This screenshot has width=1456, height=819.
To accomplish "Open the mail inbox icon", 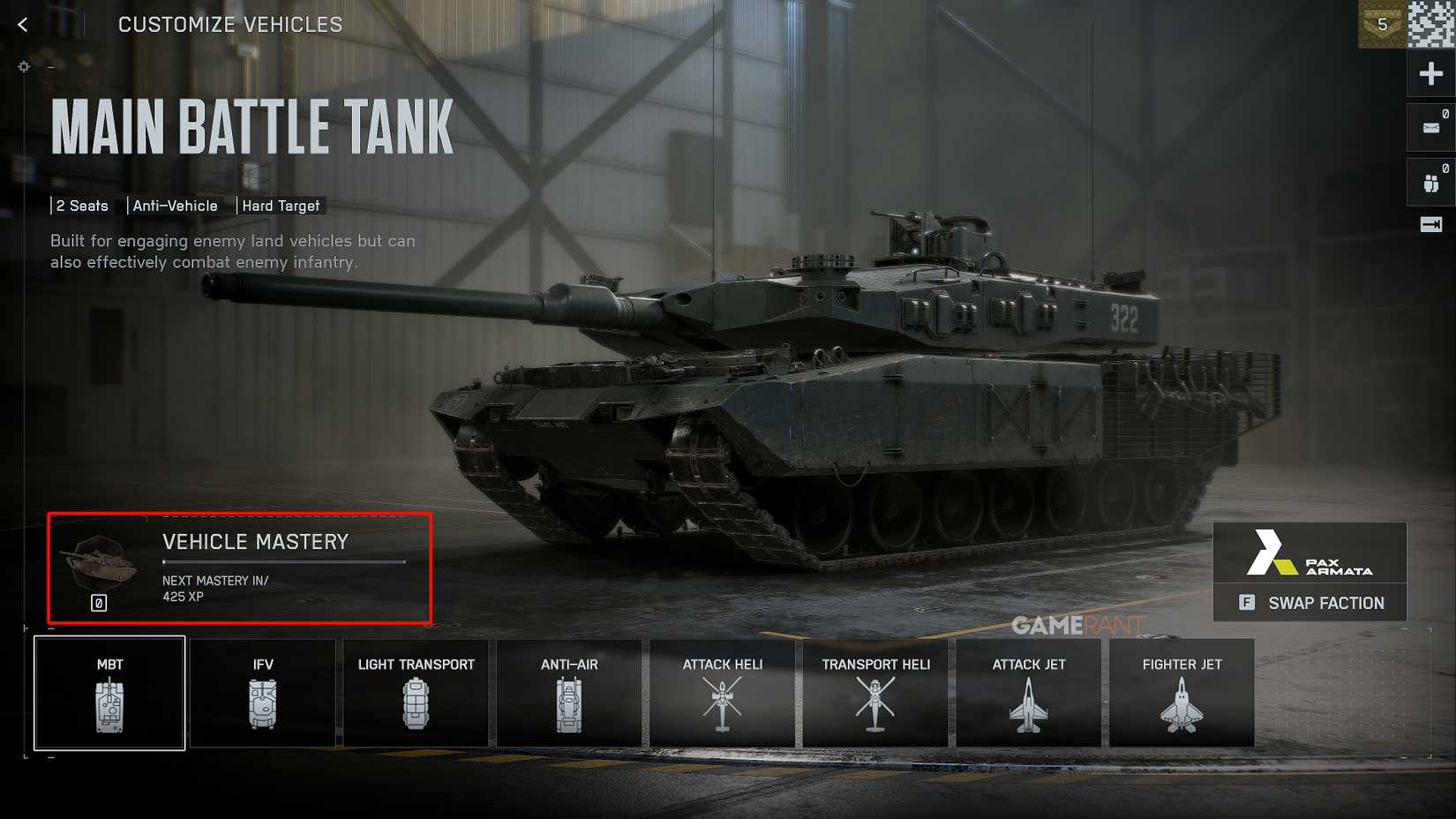I will (1430, 127).
